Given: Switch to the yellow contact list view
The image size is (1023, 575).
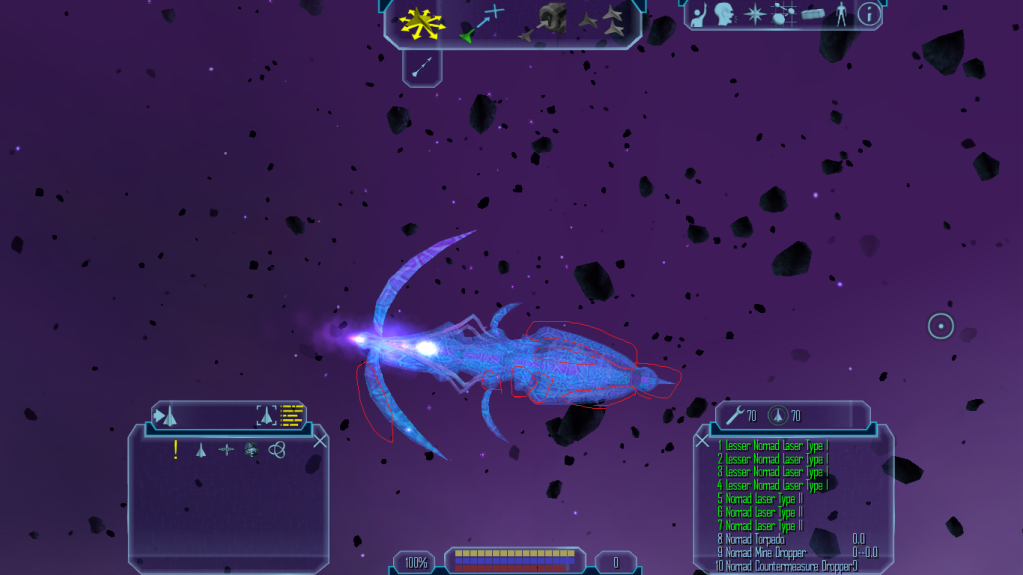Looking at the screenshot, I should pyautogui.click(x=292, y=415).
